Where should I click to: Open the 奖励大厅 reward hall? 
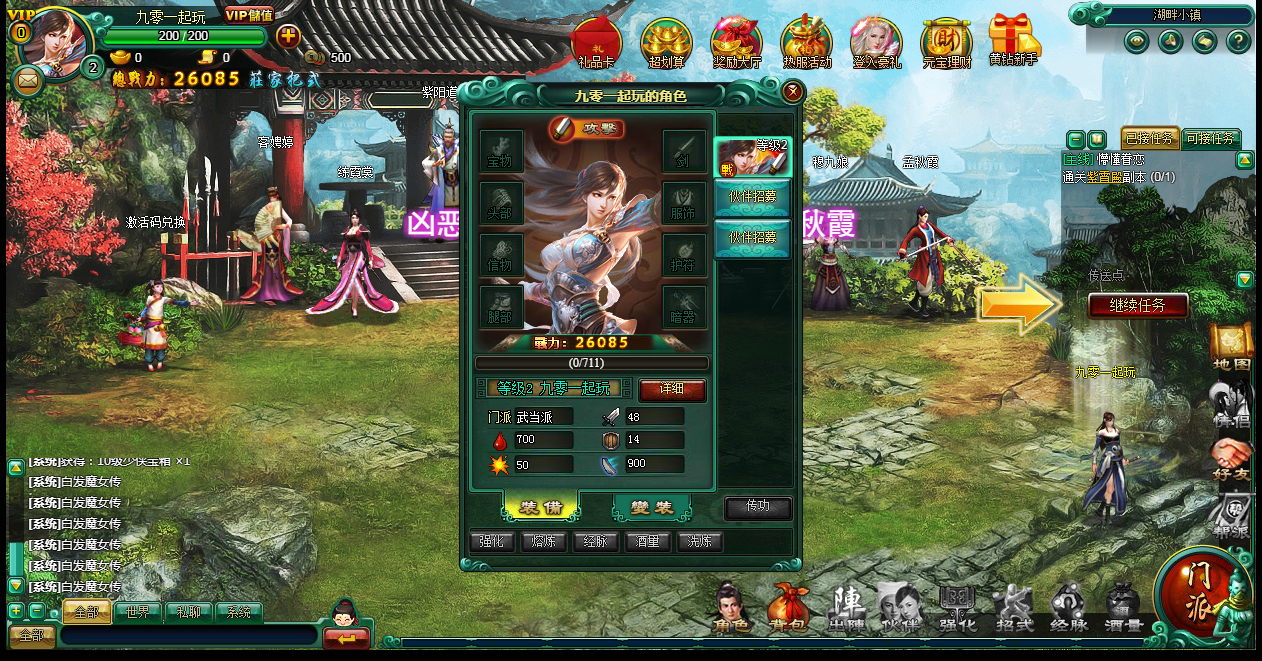pyautogui.click(x=736, y=43)
